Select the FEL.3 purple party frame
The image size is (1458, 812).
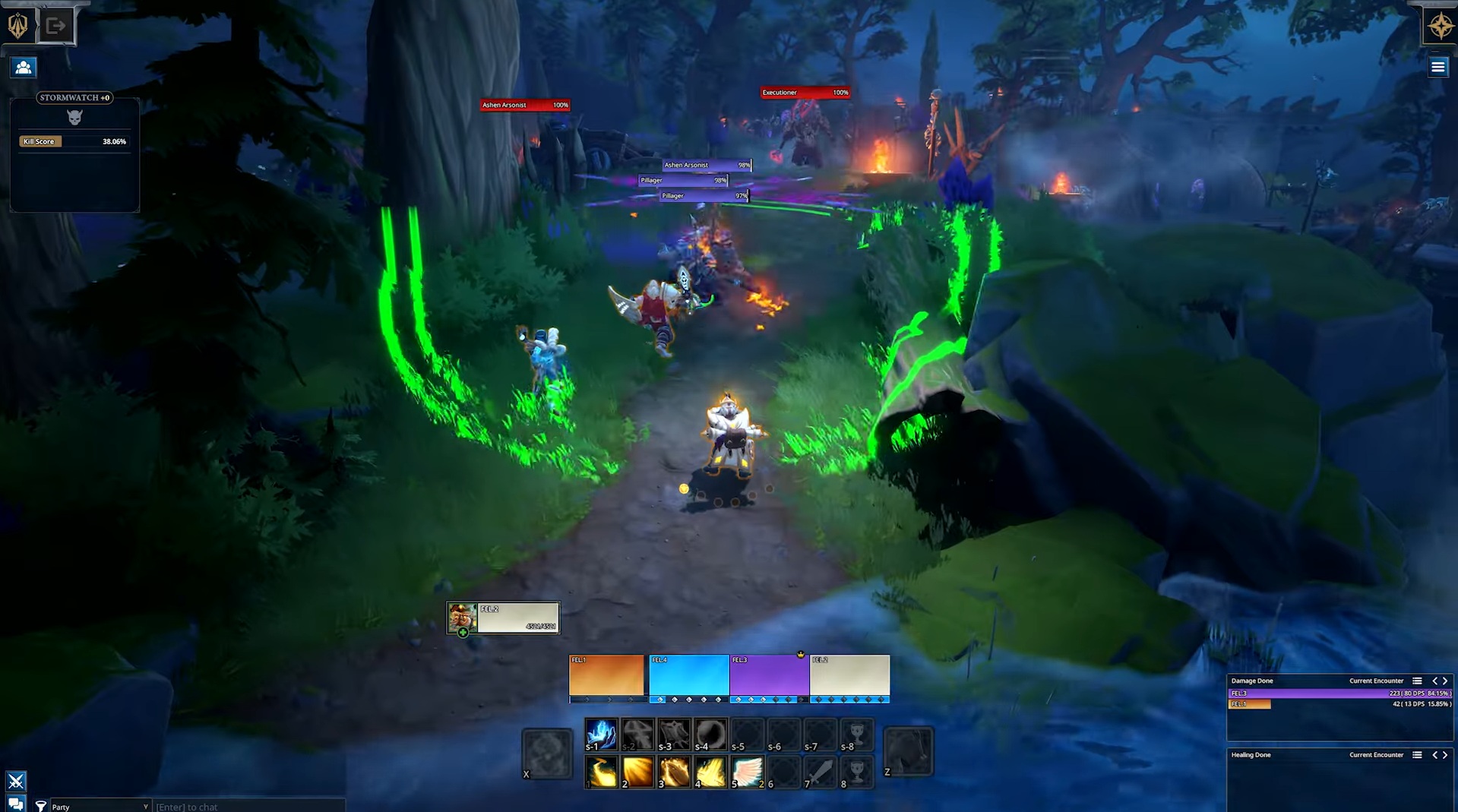point(769,676)
